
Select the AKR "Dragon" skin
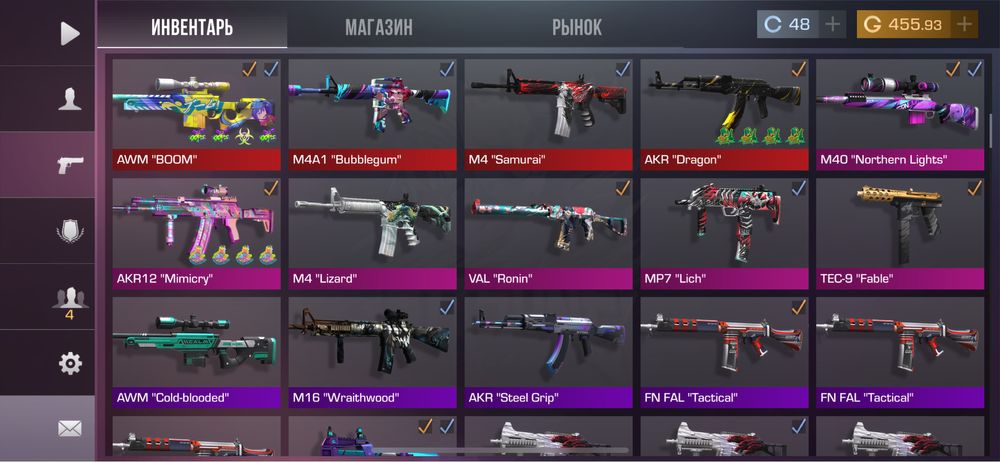point(724,114)
